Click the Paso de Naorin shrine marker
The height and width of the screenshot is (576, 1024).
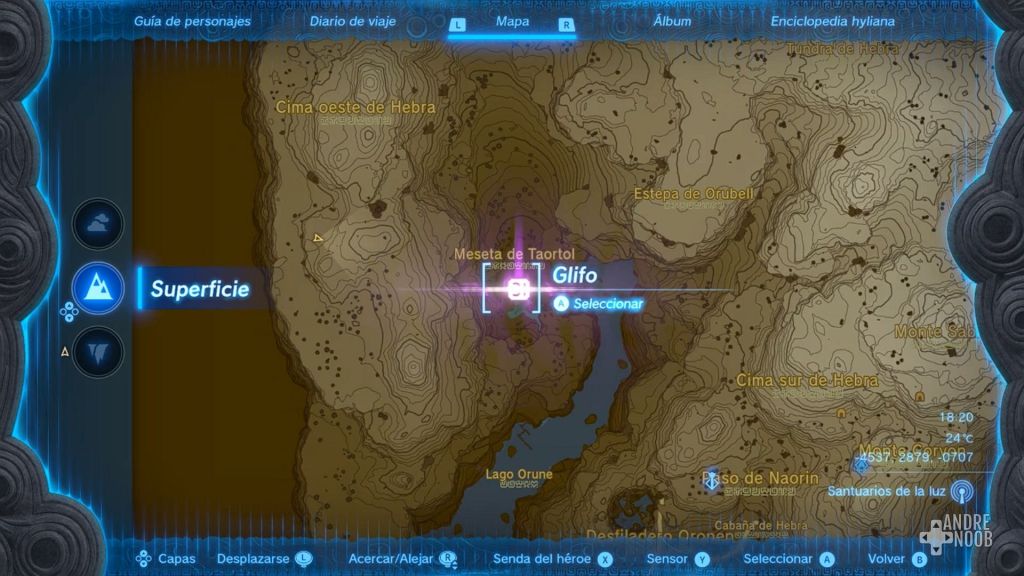tap(713, 480)
